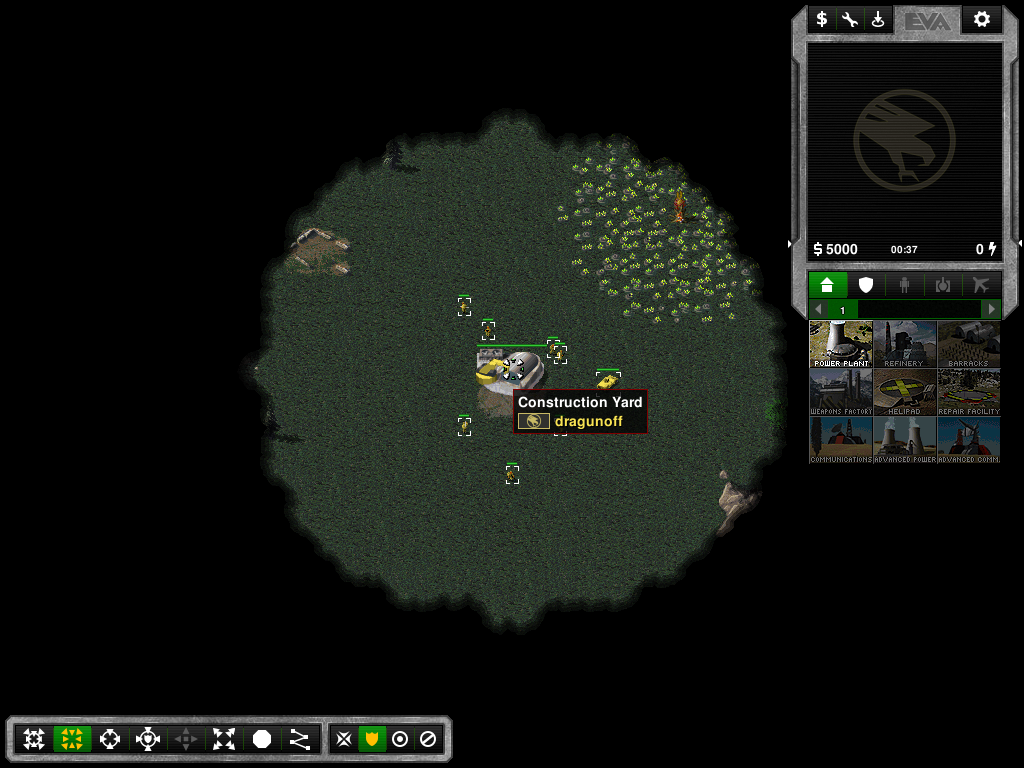This screenshot has height=768, width=1024.
Task: Enable waypoint mode
Action: pyautogui.click(x=300, y=739)
